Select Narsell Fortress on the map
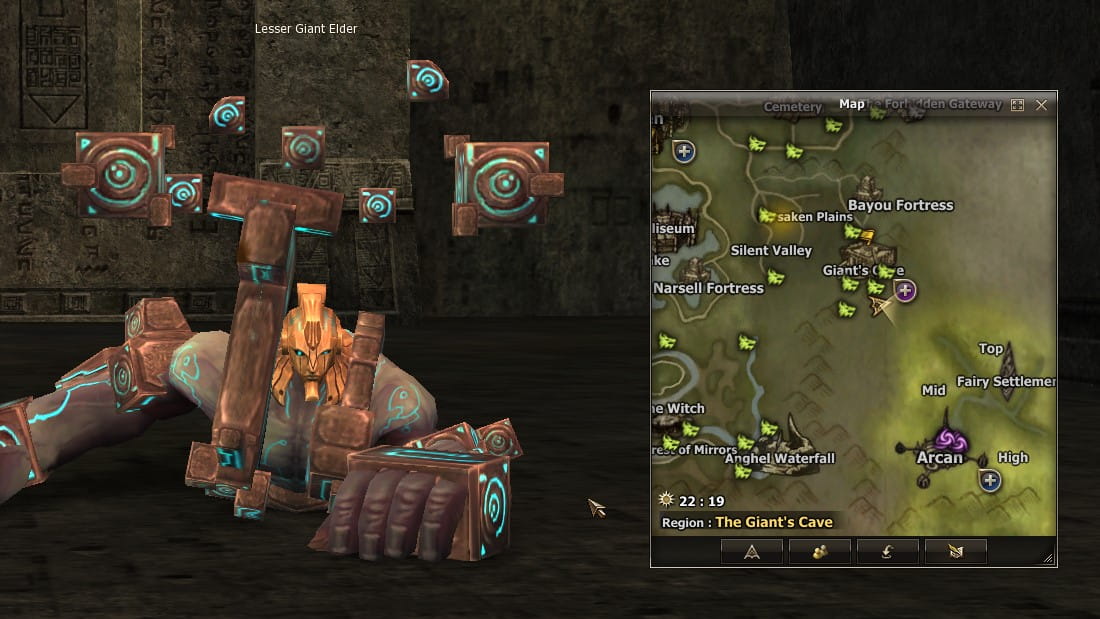 coord(708,288)
